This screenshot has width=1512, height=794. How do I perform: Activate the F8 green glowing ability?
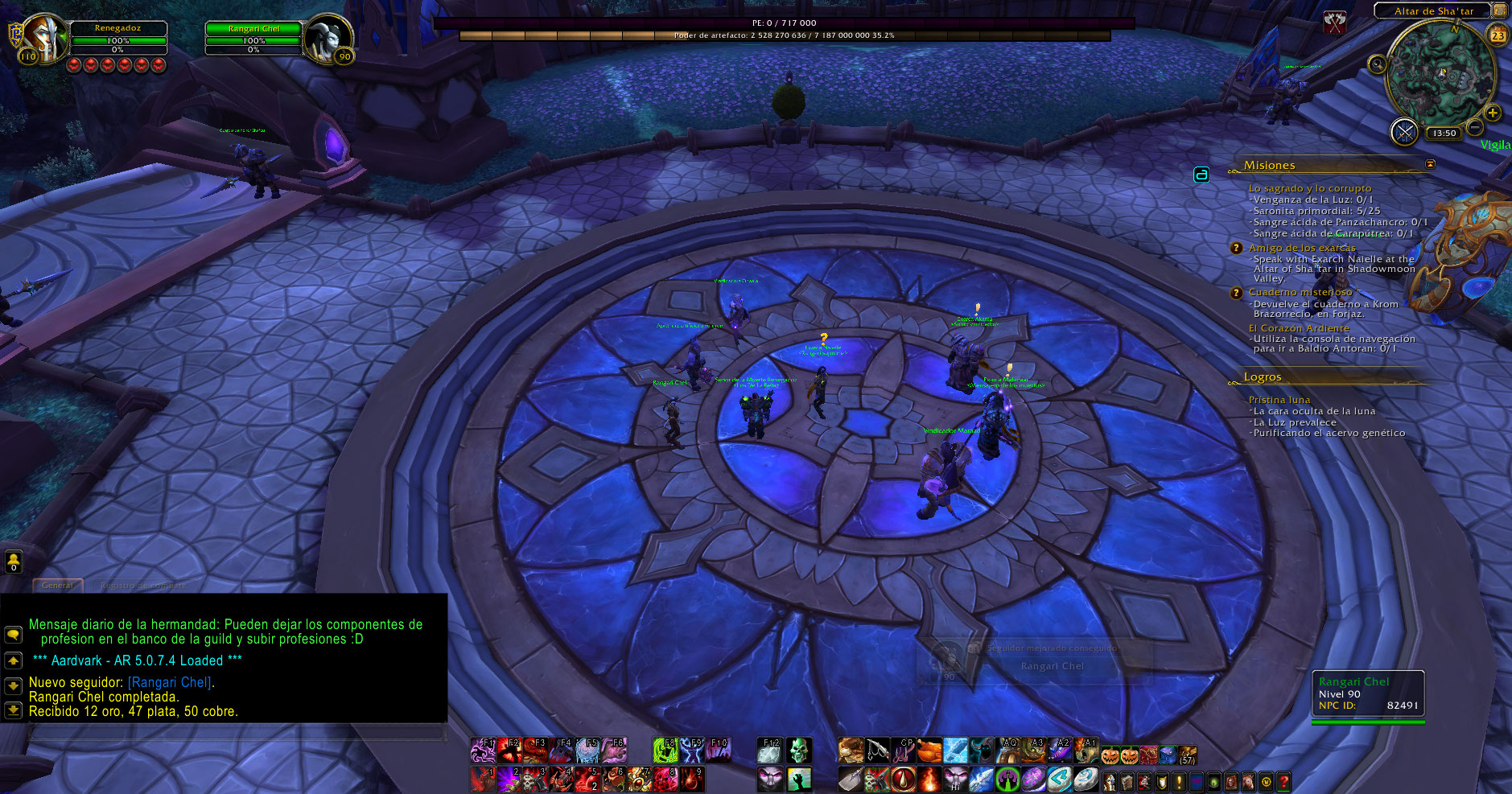pyautogui.click(x=665, y=751)
